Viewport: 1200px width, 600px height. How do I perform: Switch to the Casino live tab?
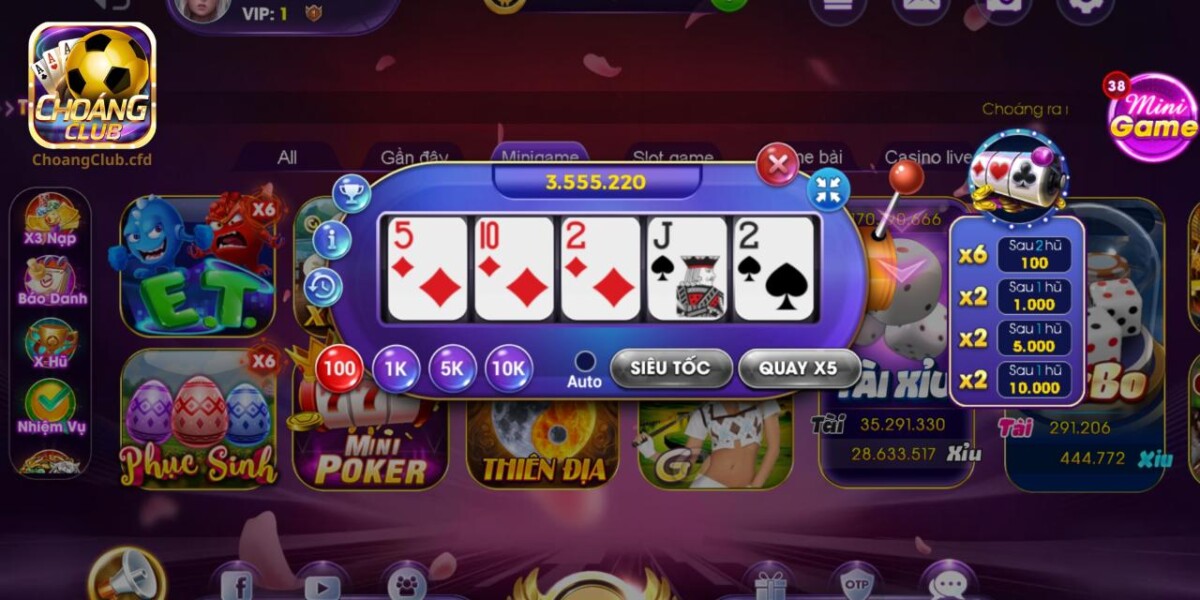[928, 157]
